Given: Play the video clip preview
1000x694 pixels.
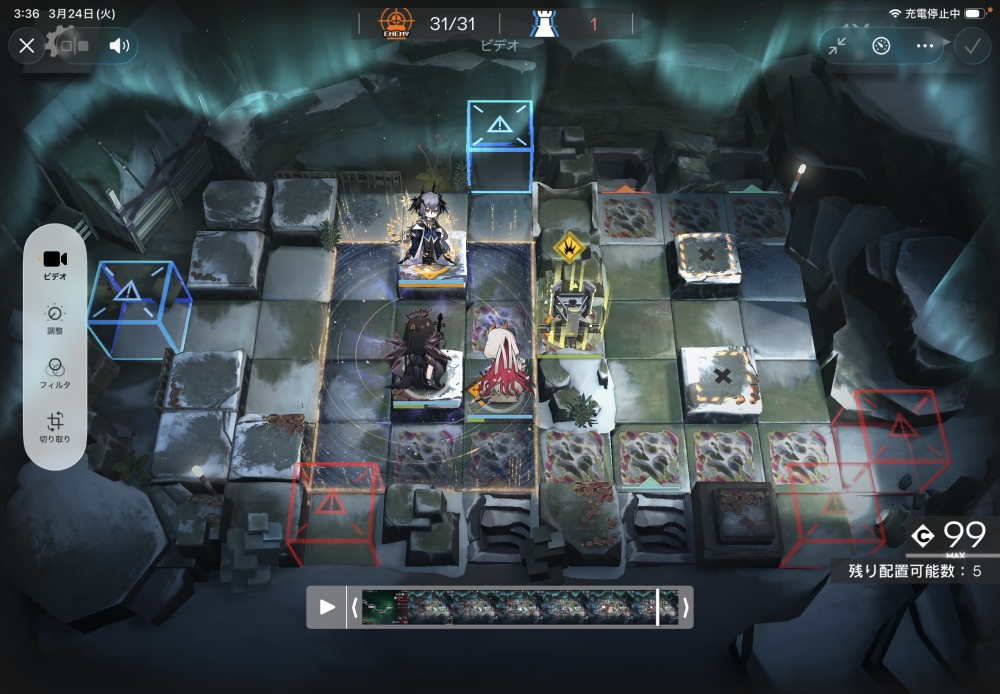Looking at the screenshot, I should pyautogui.click(x=327, y=607).
